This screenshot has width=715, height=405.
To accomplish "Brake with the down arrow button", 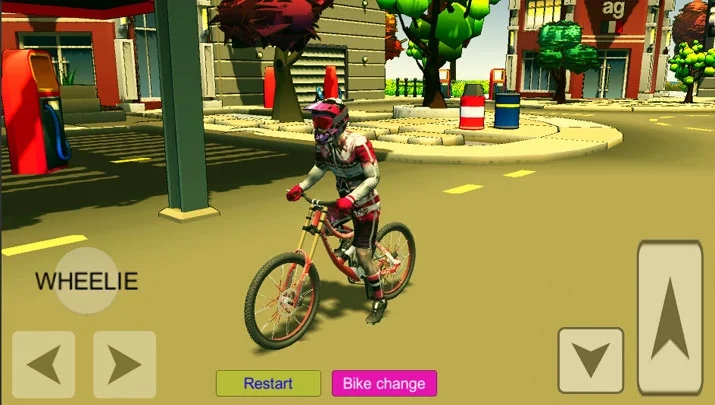I will tap(591, 360).
